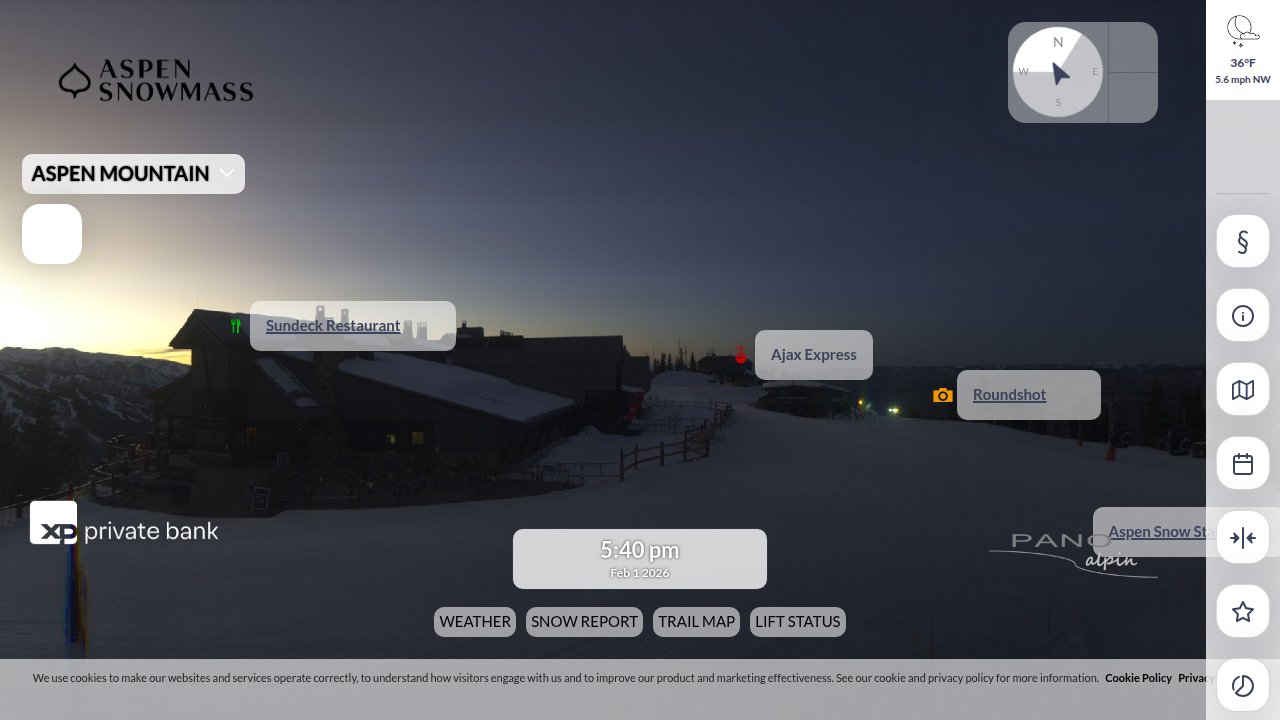Open the Sundeck Restaurant link

pos(333,325)
